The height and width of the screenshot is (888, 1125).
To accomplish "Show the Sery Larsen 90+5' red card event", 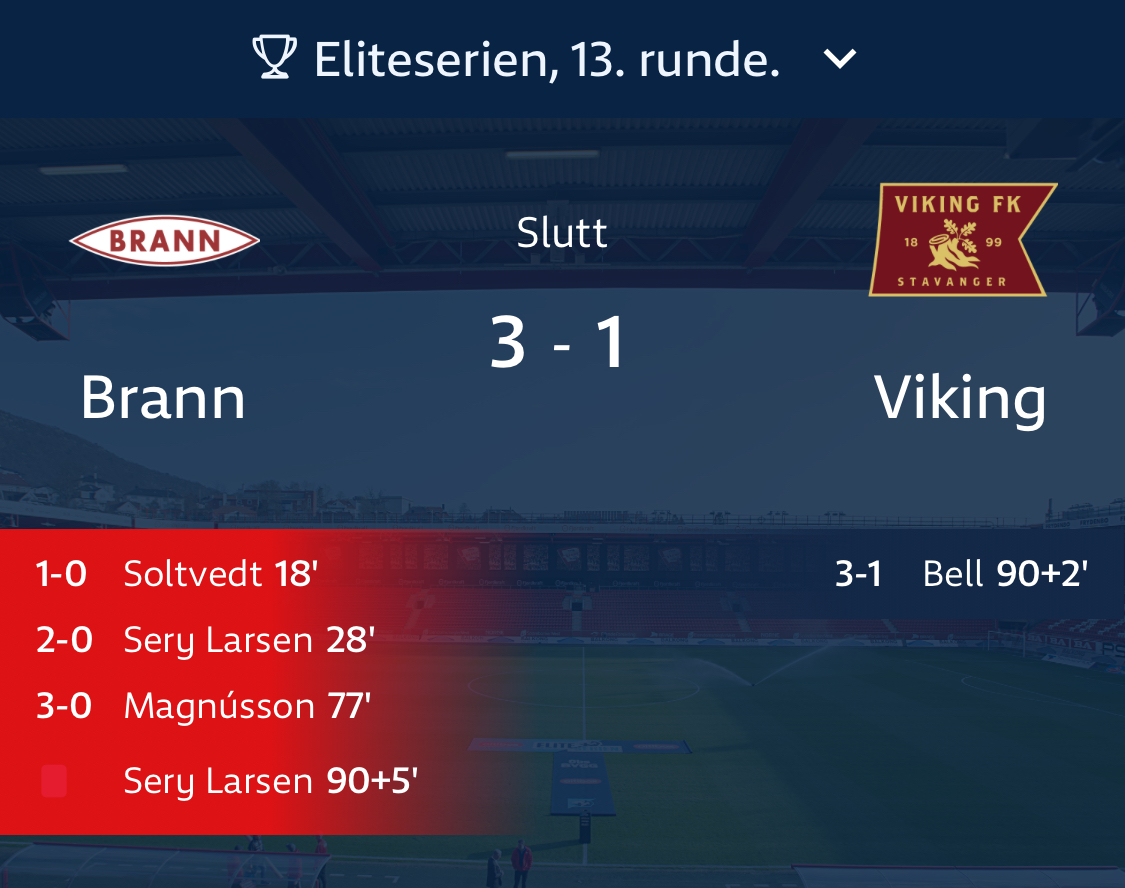I will click(x=270, y=781).
